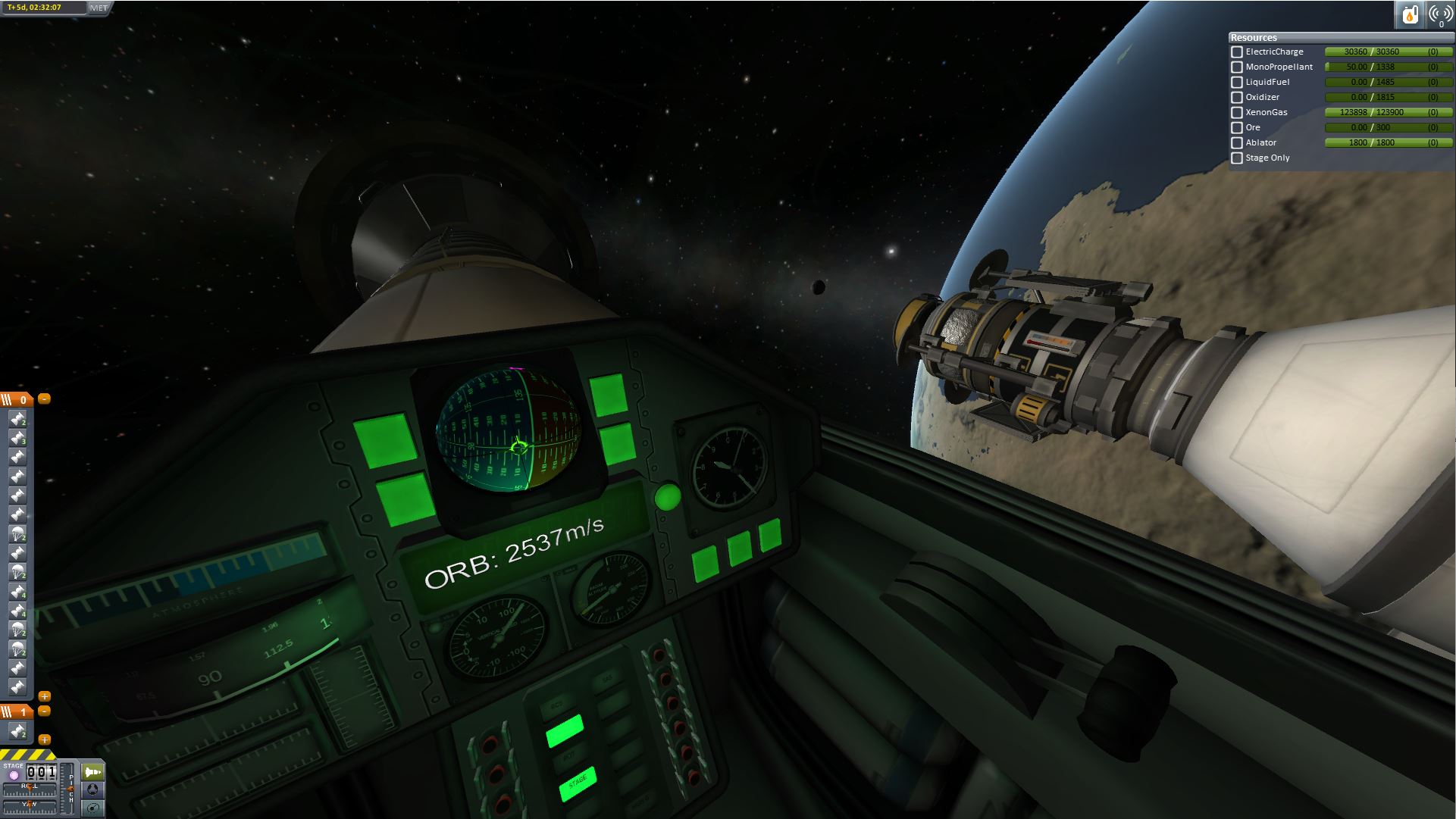Viewport: 1456px width, 819px height.
Task: Select the orange stage 1 header
Action: point(16,711)
